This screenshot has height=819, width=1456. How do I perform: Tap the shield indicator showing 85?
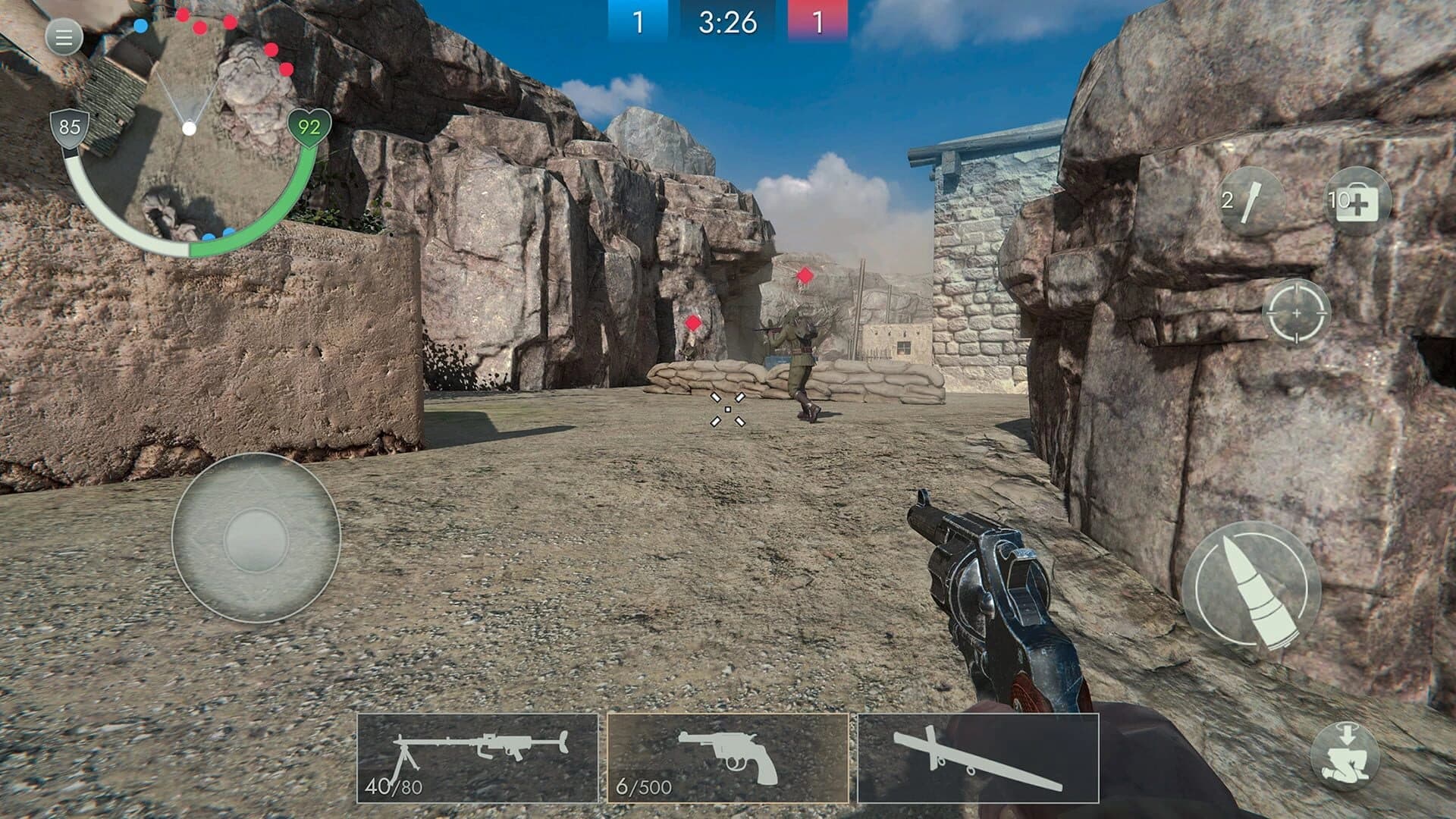[69, 127]
